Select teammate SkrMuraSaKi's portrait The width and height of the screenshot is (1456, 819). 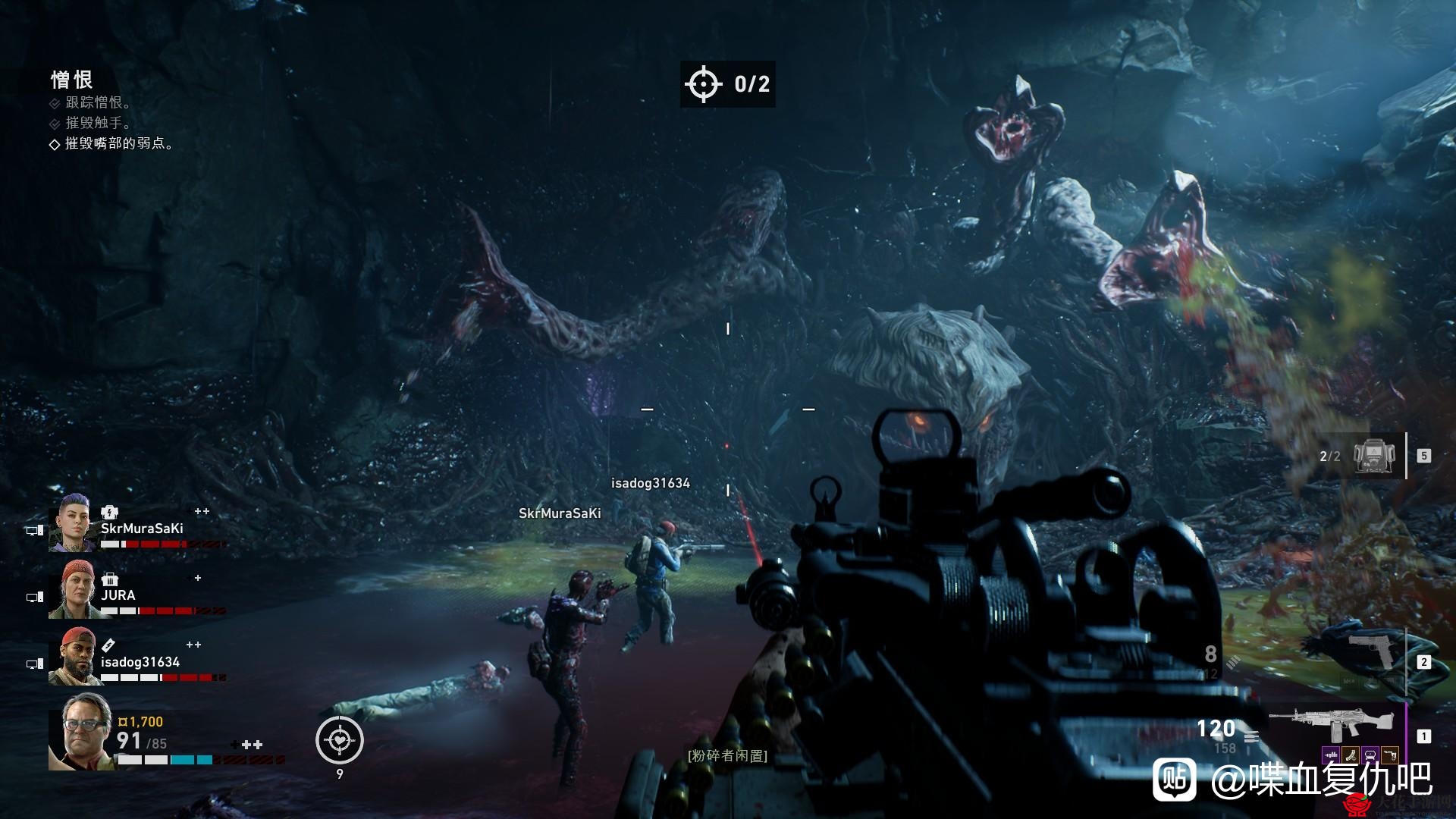point(73,523)
